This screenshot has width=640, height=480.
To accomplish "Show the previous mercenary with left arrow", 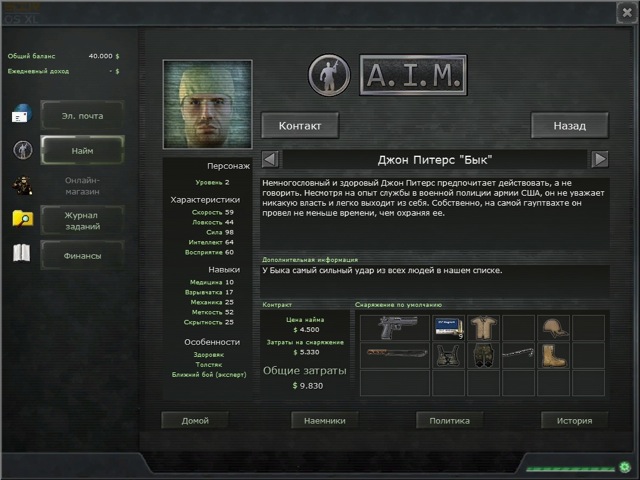I will coord(270,159).
